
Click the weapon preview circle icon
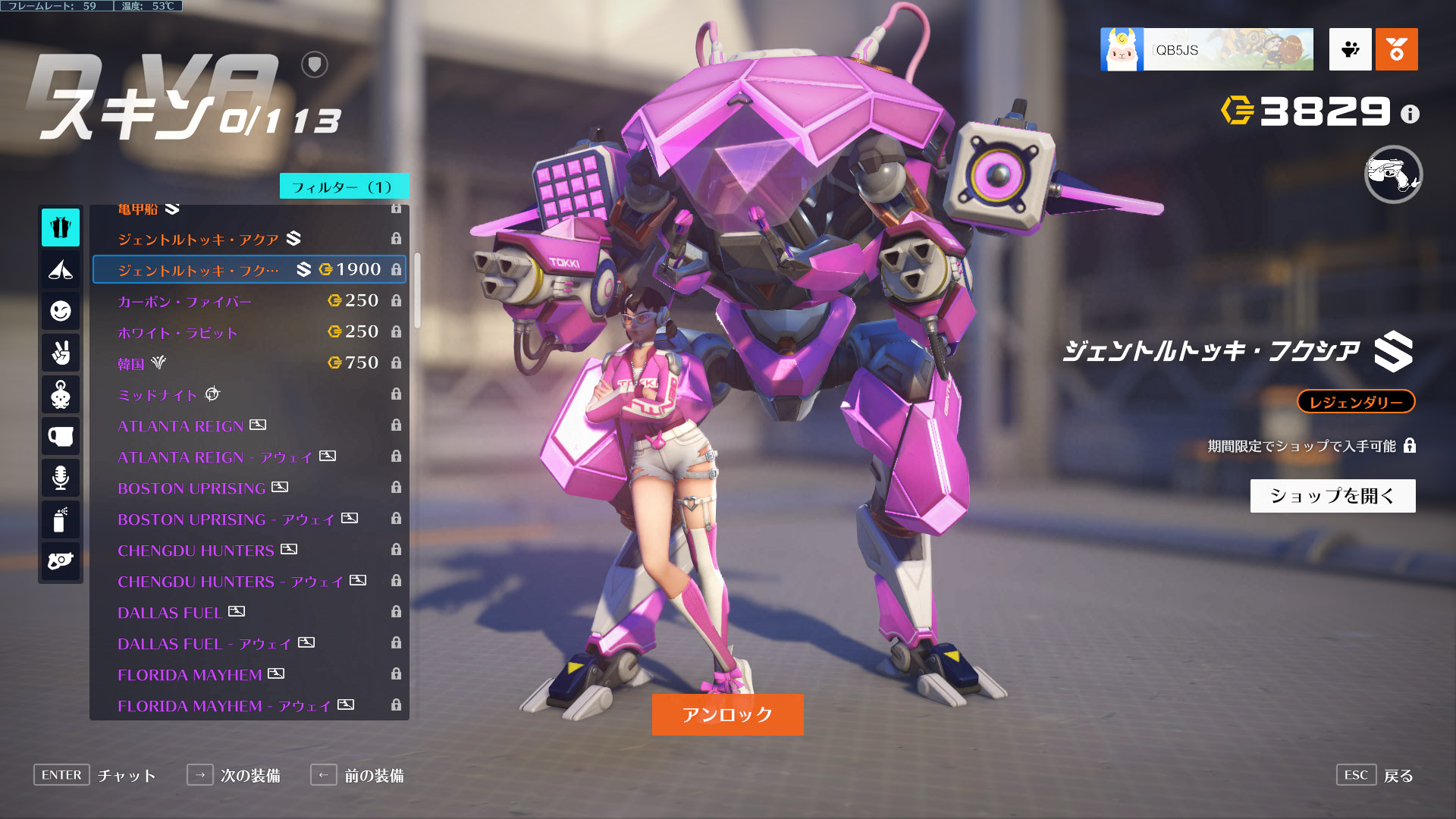click(1393, 174)
